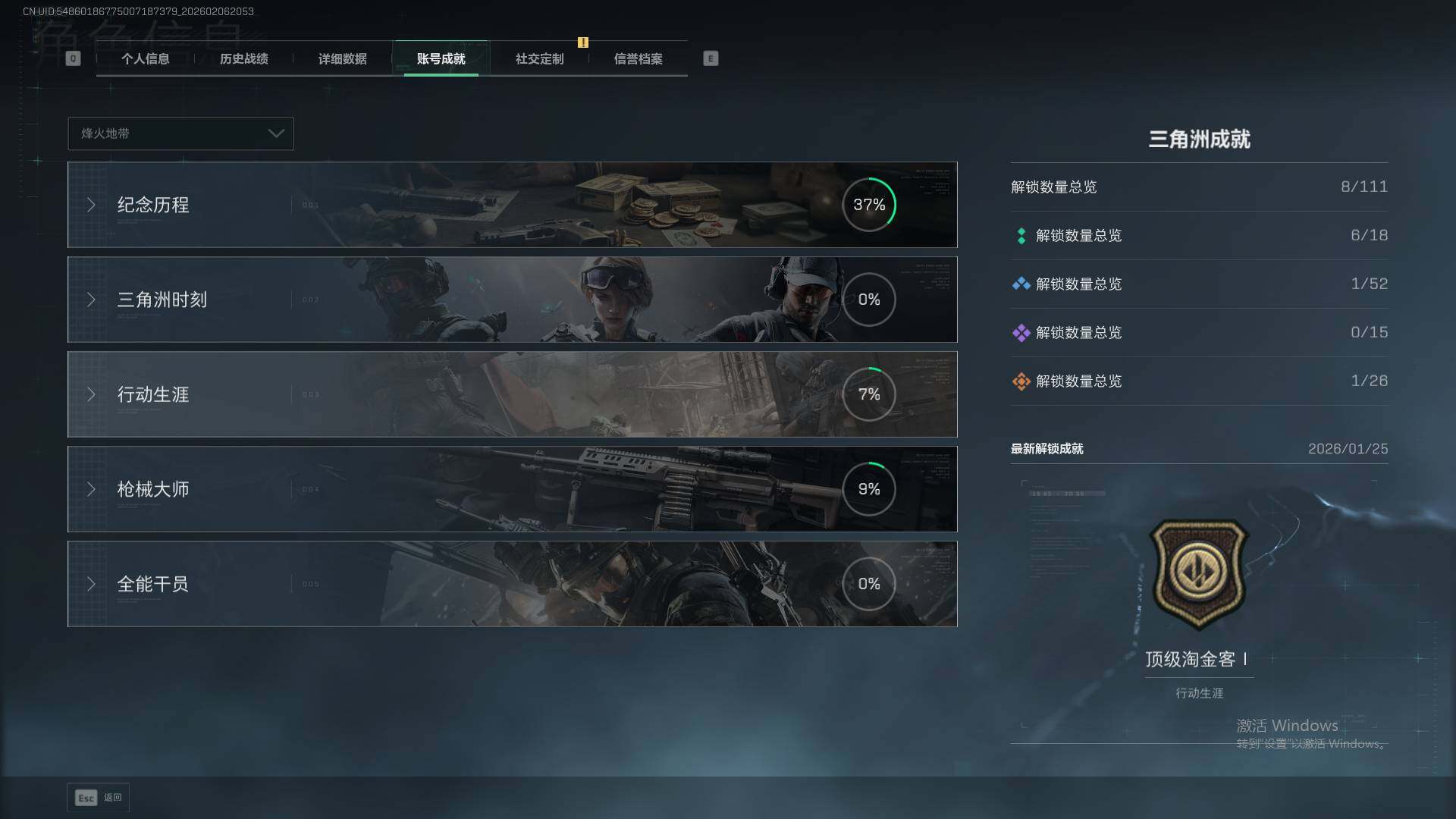Go to the 社交定制 tab
The image size is (1456, 819).
coord(539,59)
